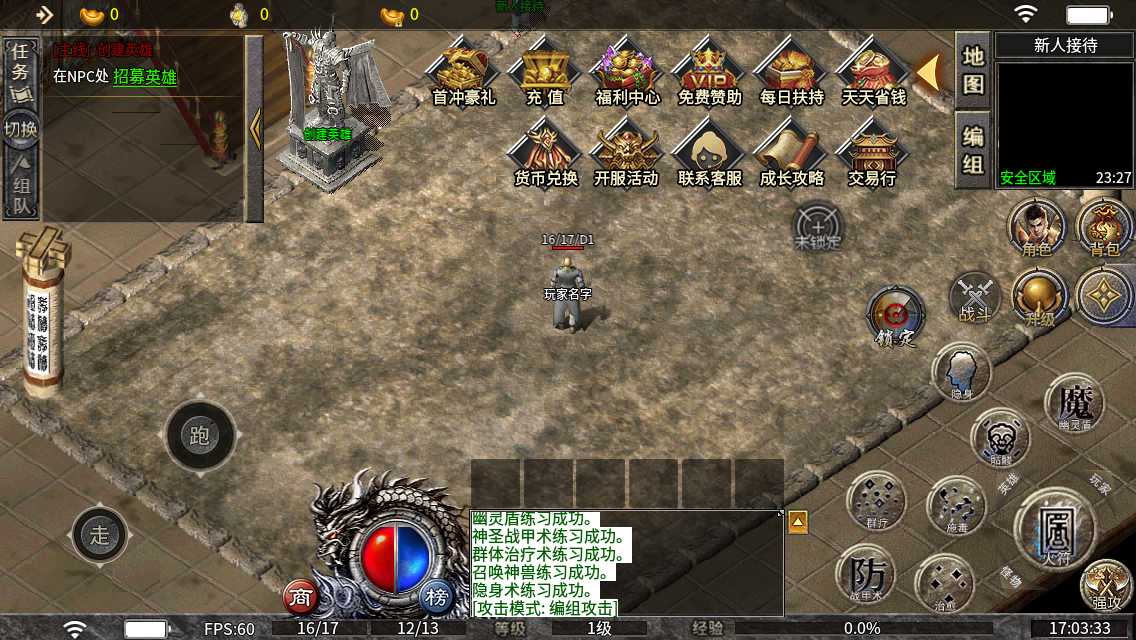
Task: Click the 招募英雄 quest link
Action: pyautogui.click(x=145, y=77)
